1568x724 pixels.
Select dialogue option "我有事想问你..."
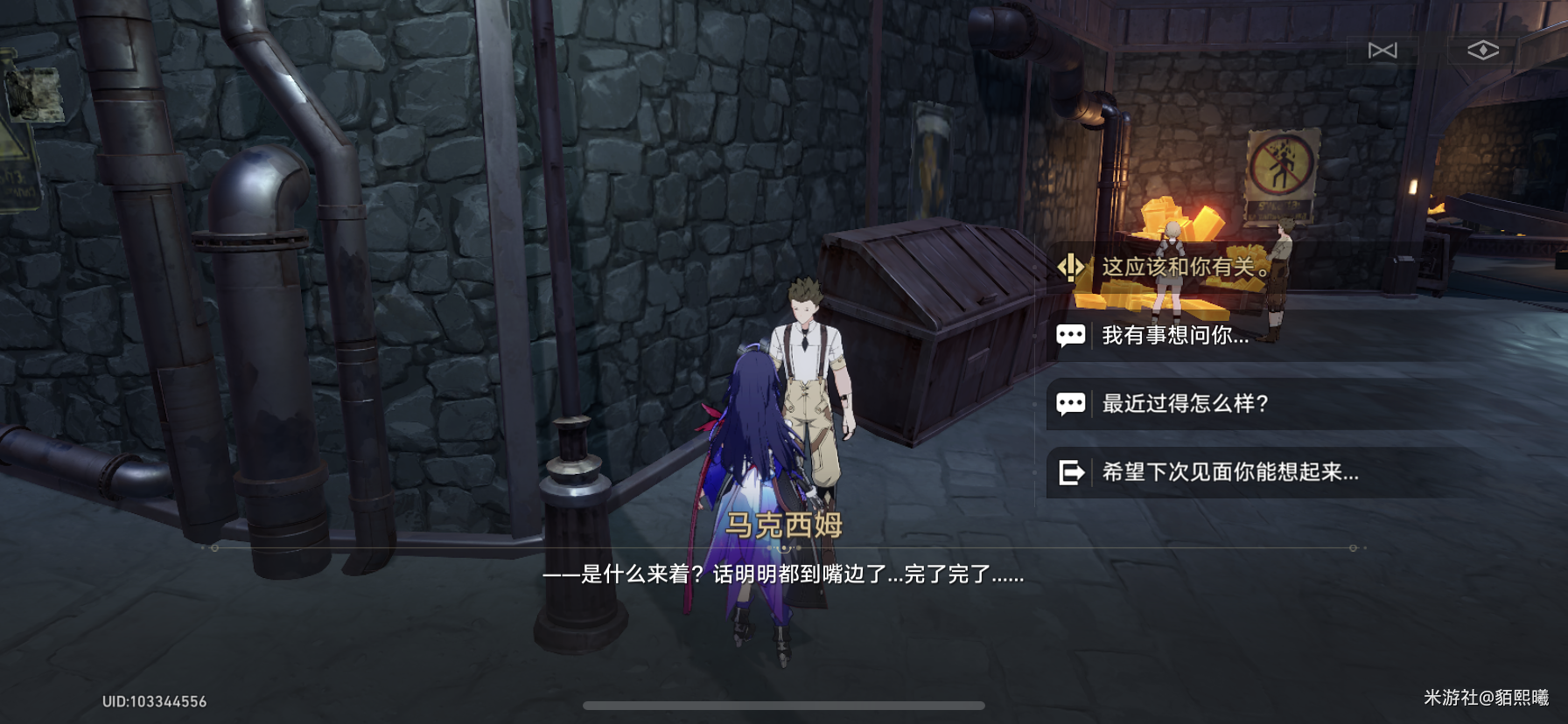[x=1175, y=335]
